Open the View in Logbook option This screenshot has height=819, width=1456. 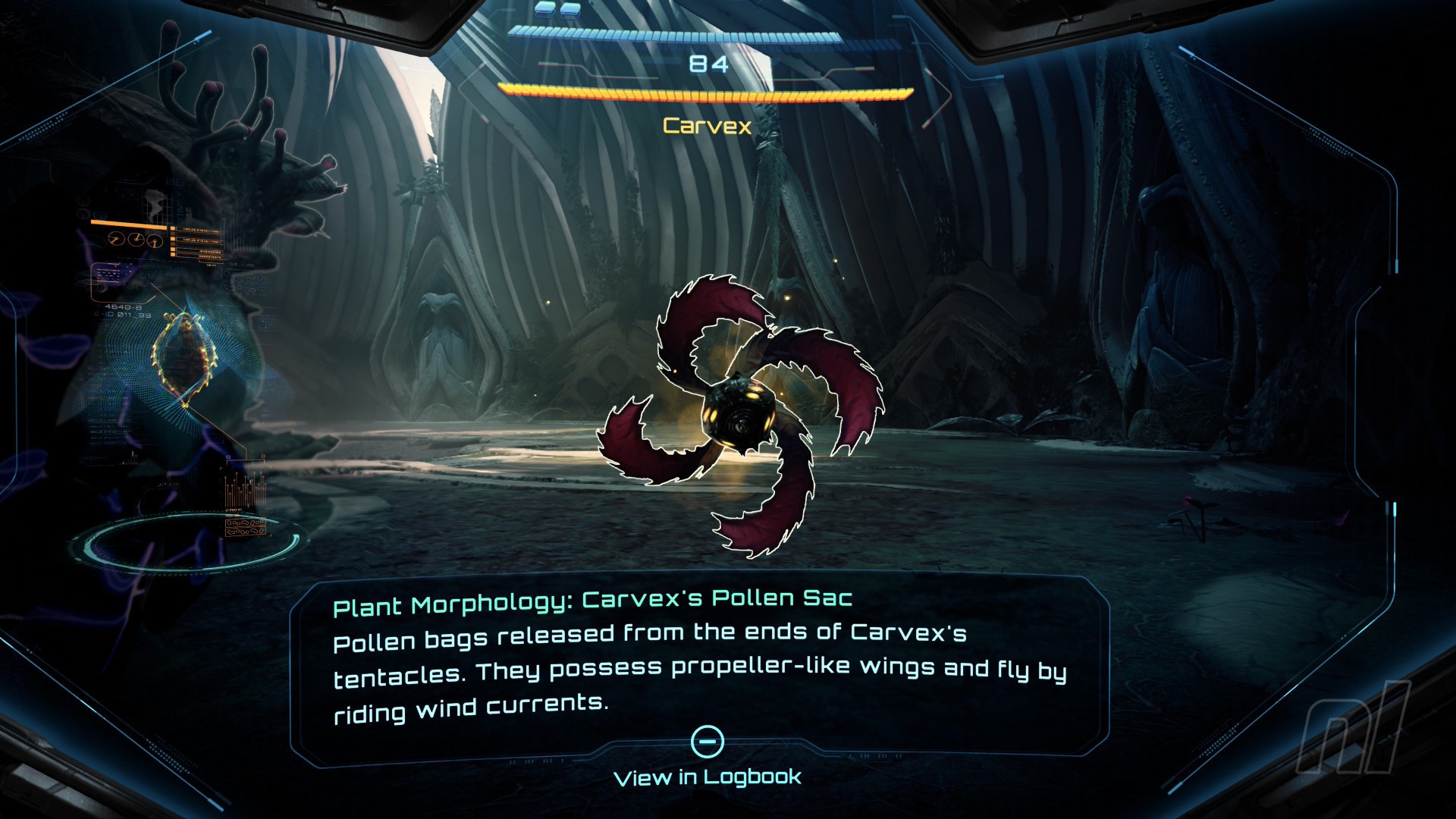707,776
